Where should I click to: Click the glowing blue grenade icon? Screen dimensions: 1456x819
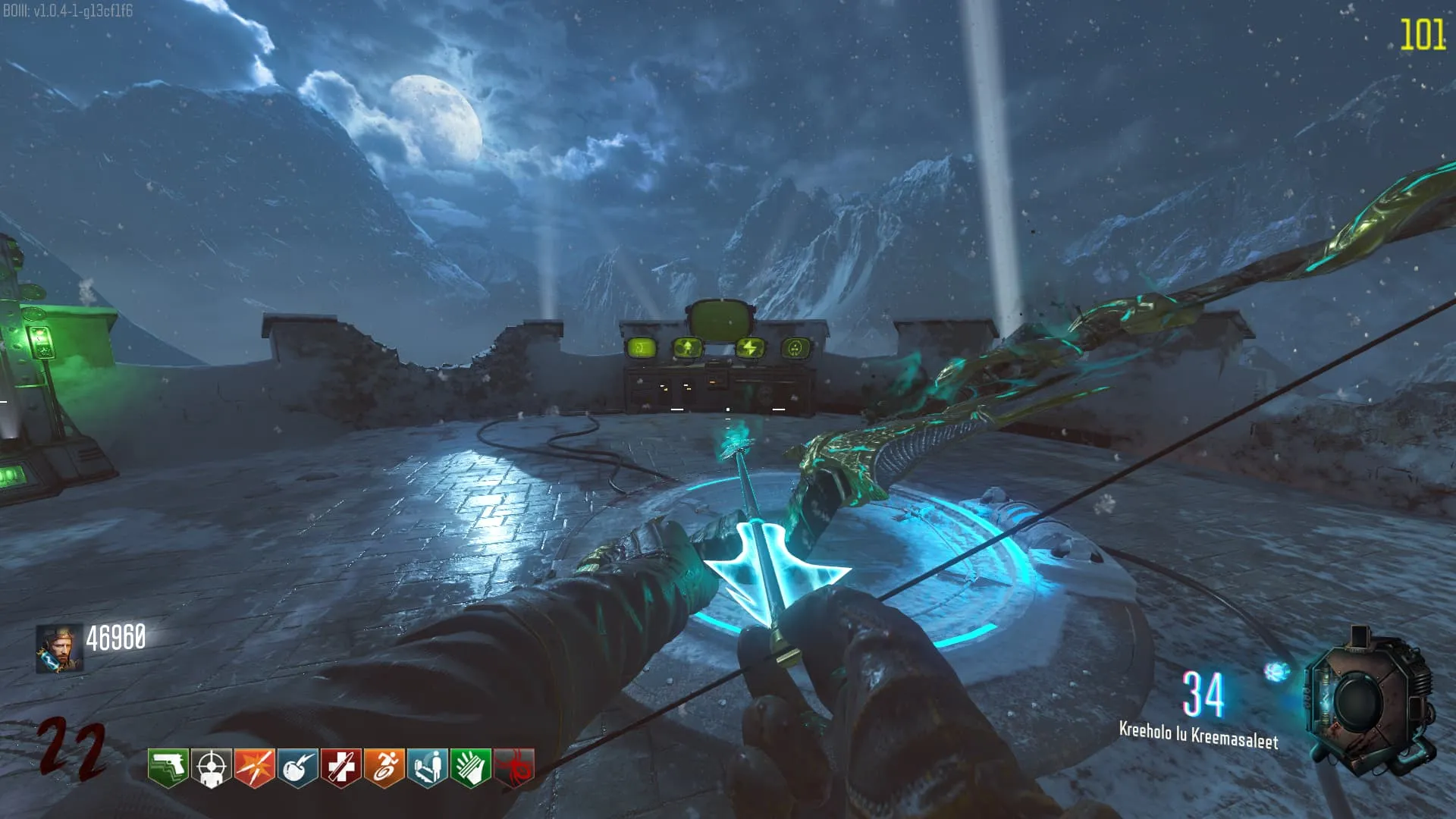pyautogui.click(x=1276, y=671)
